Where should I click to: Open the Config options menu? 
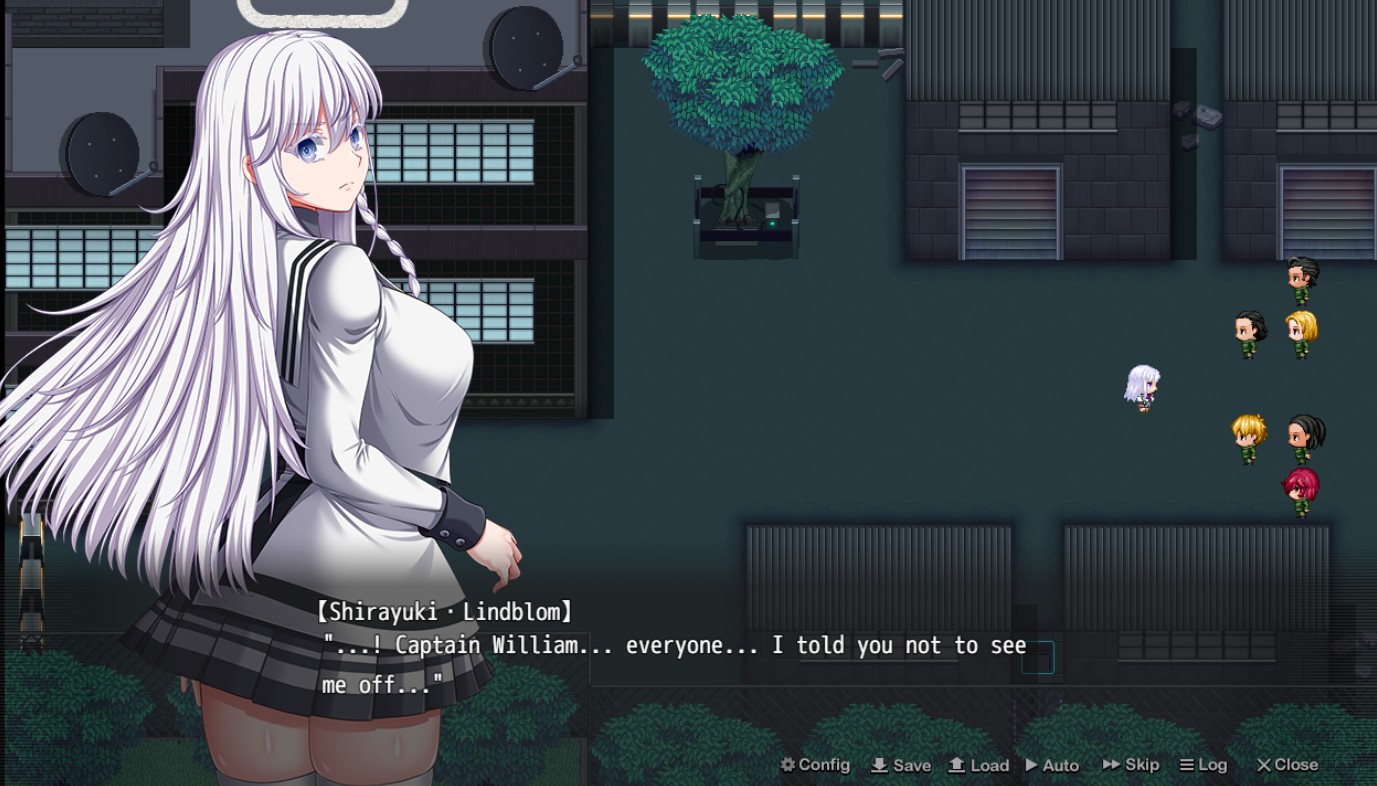[814, 765]
